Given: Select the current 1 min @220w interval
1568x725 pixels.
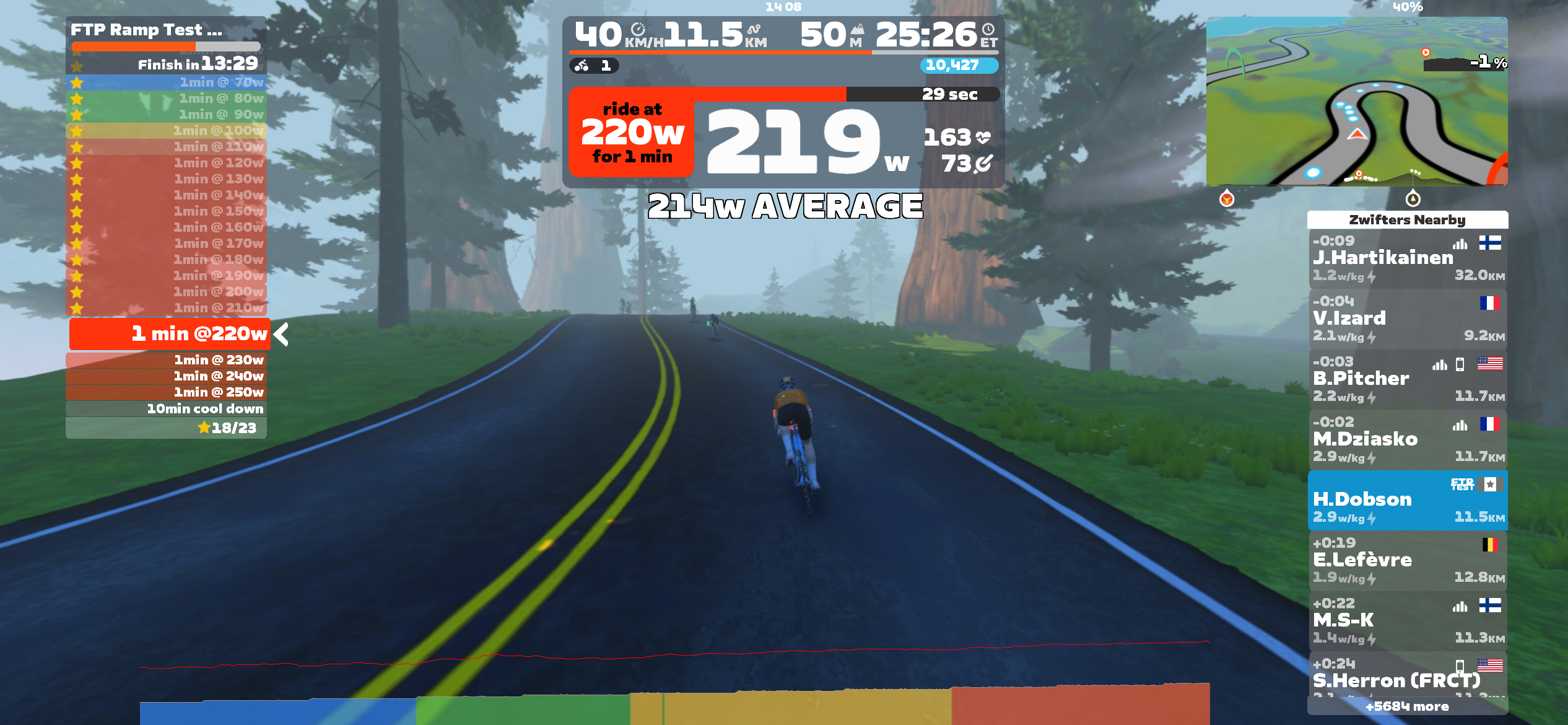Looking at the screenshot, I should pyautogui.click(x=170, y=334).
